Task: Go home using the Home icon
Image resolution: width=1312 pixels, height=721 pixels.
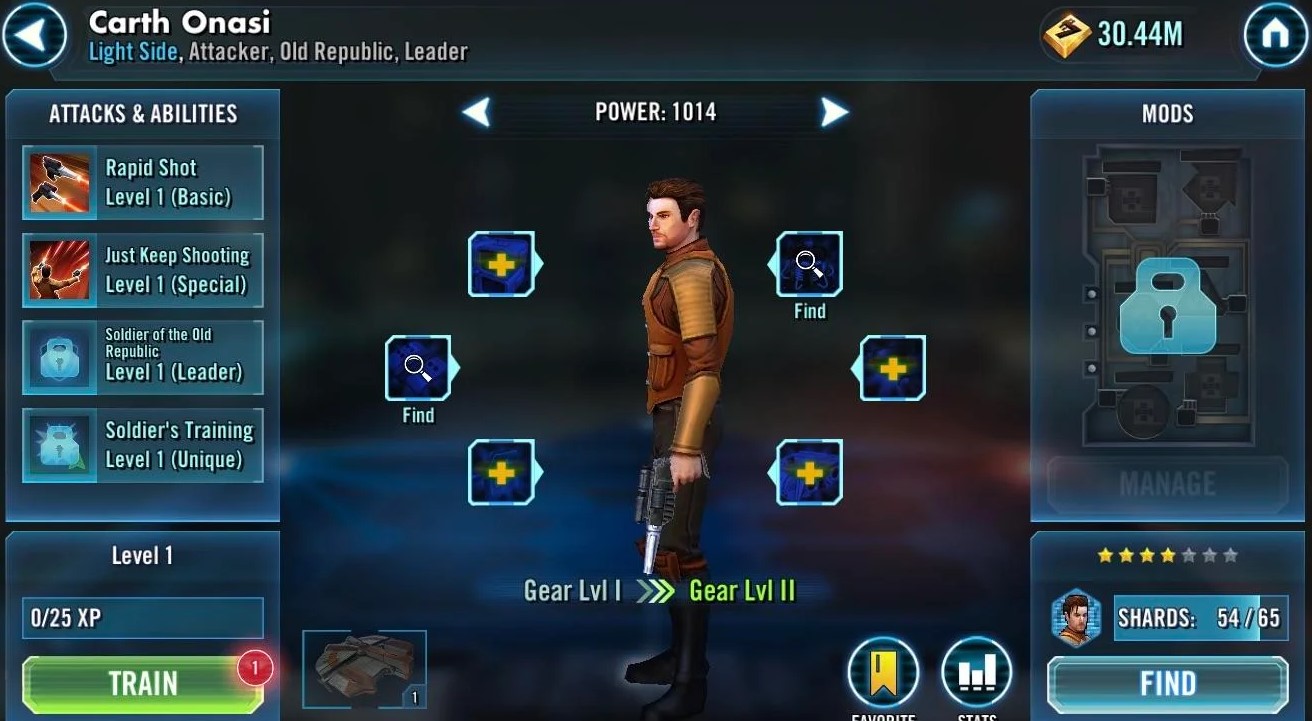Action: tap(1277, 33)
